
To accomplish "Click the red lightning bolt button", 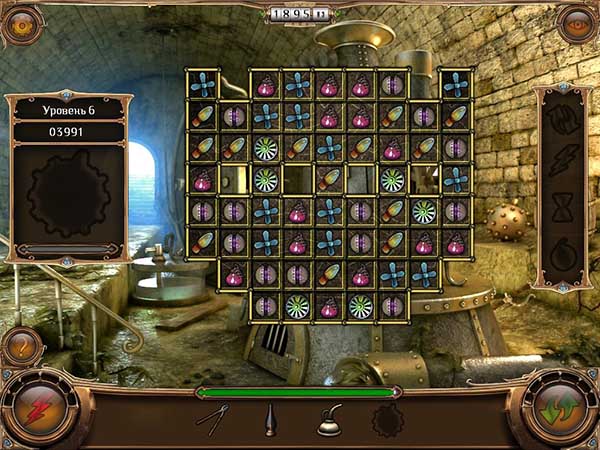I will tap(41, 411).
